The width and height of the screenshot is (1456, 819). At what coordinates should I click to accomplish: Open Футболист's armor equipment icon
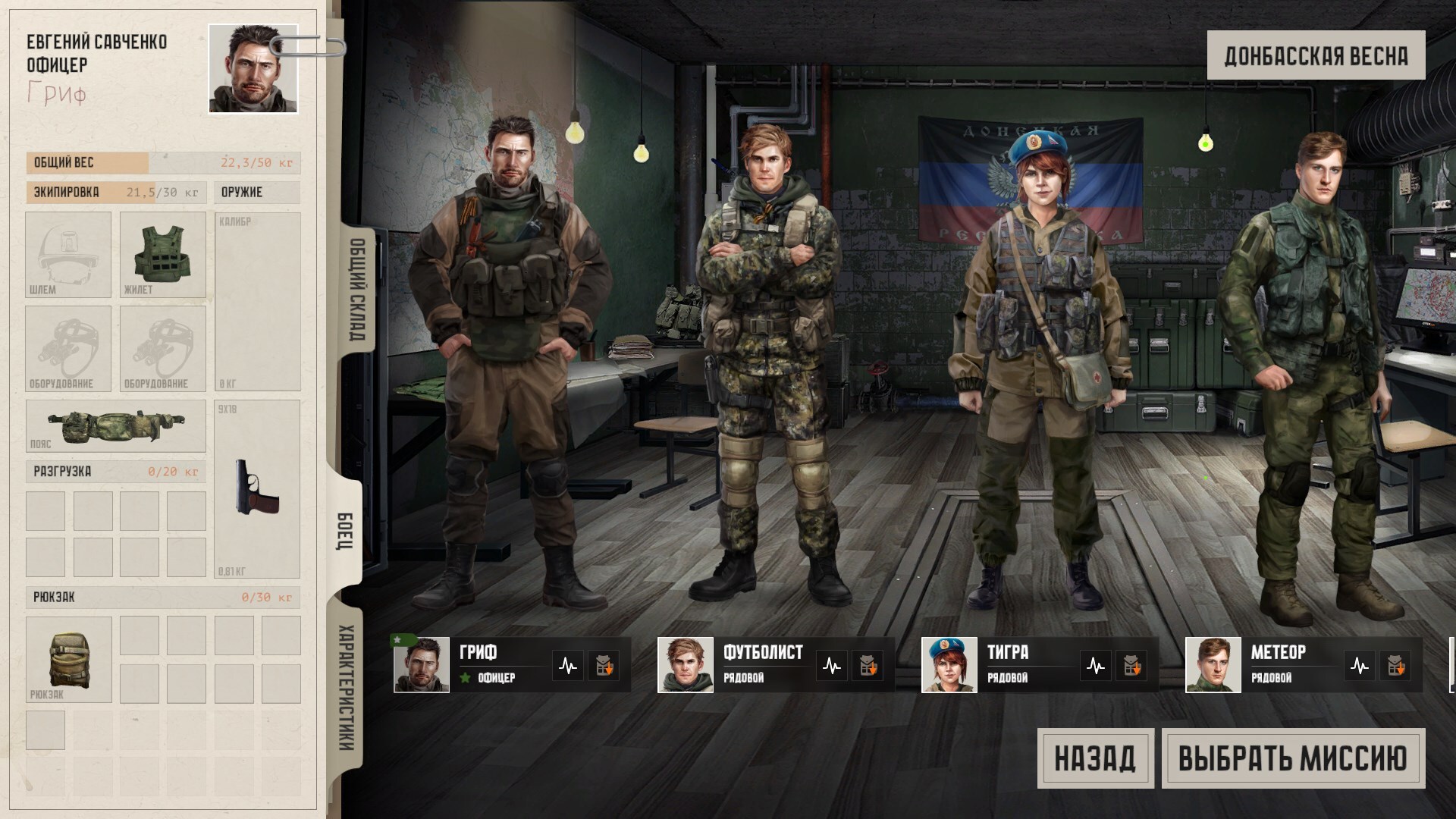[867, 666]
